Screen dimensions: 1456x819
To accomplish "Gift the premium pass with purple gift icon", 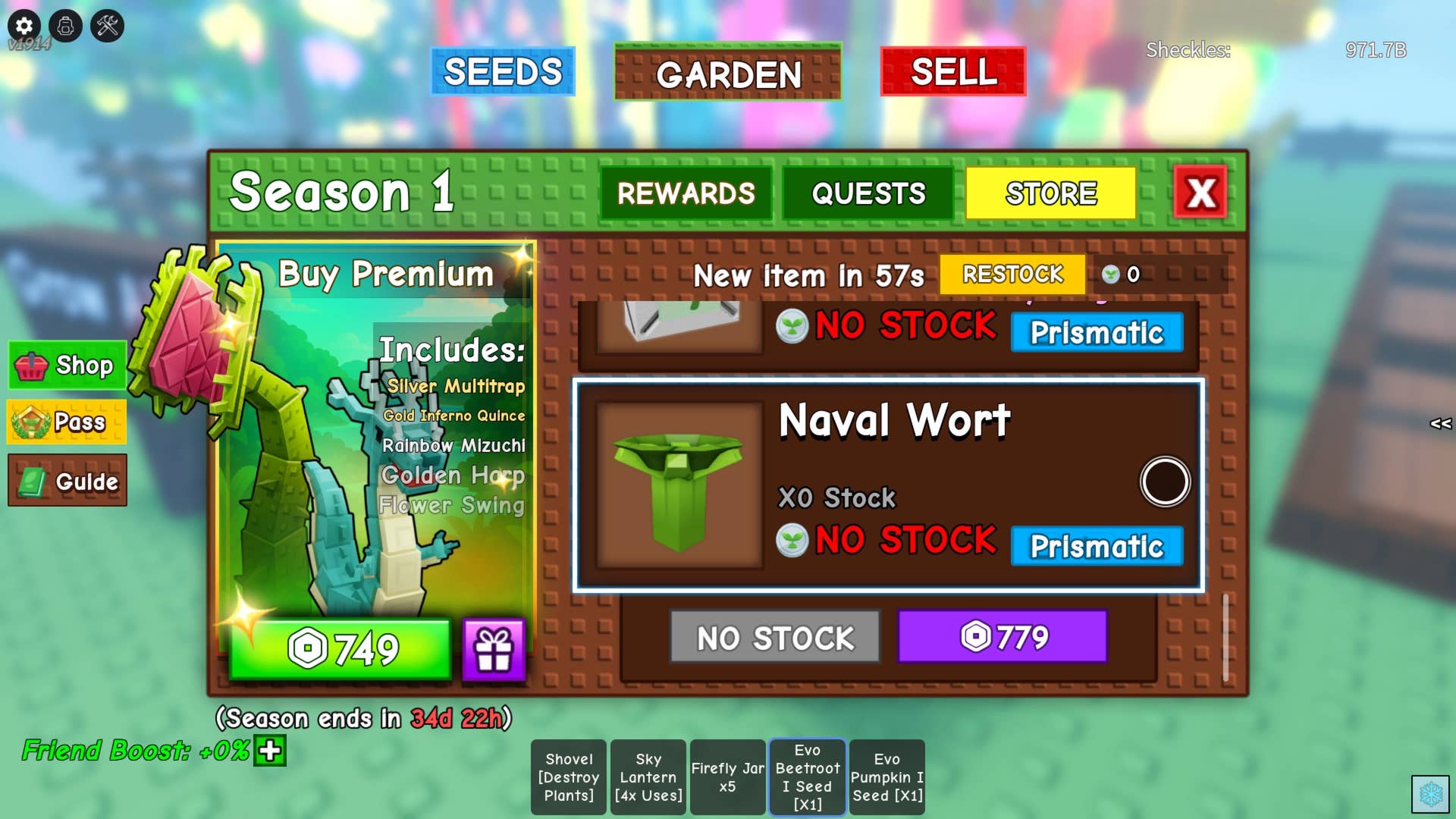I will point(494,649).
